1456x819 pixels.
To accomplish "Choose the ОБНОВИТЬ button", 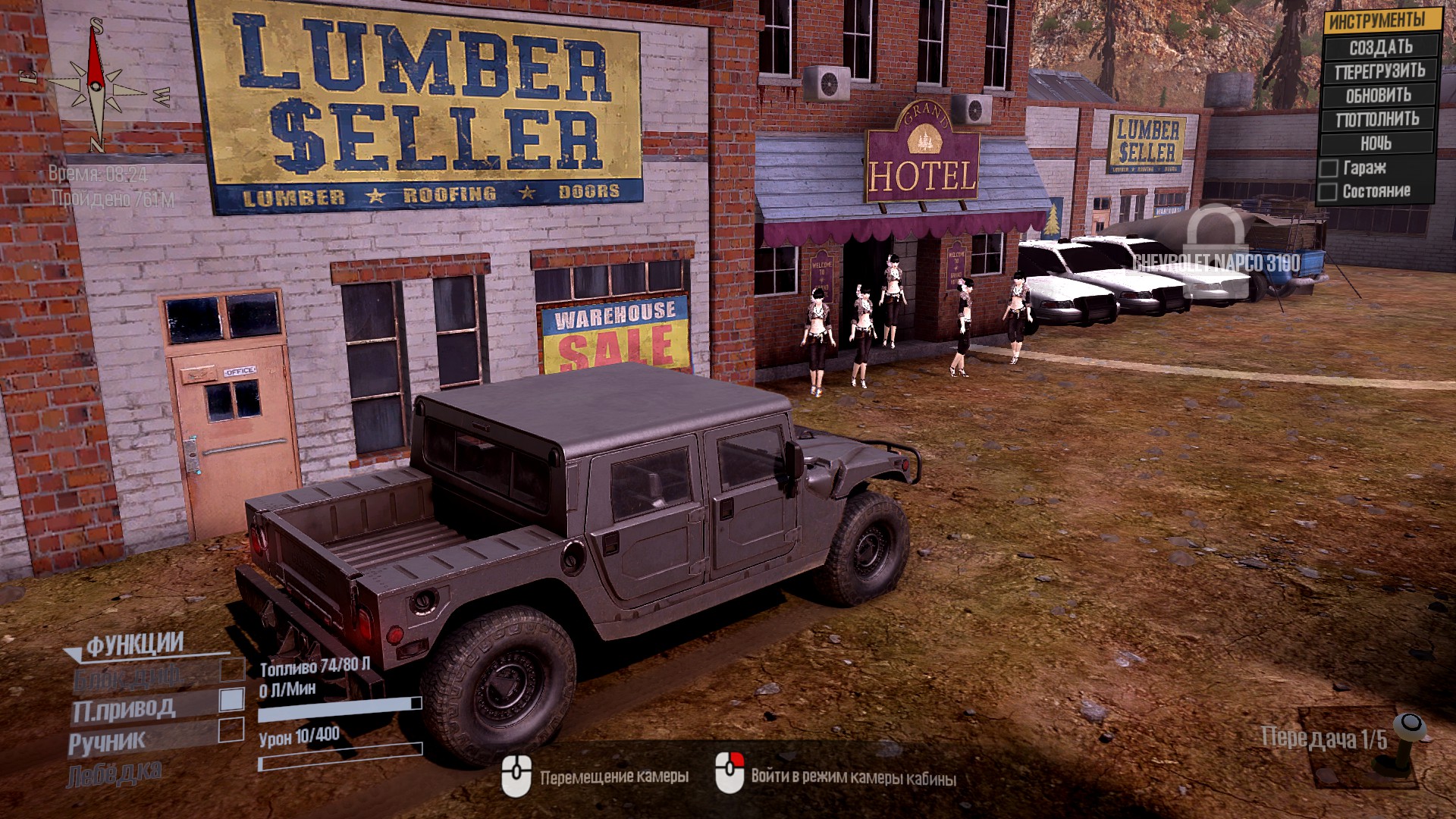I will 1379,96.
